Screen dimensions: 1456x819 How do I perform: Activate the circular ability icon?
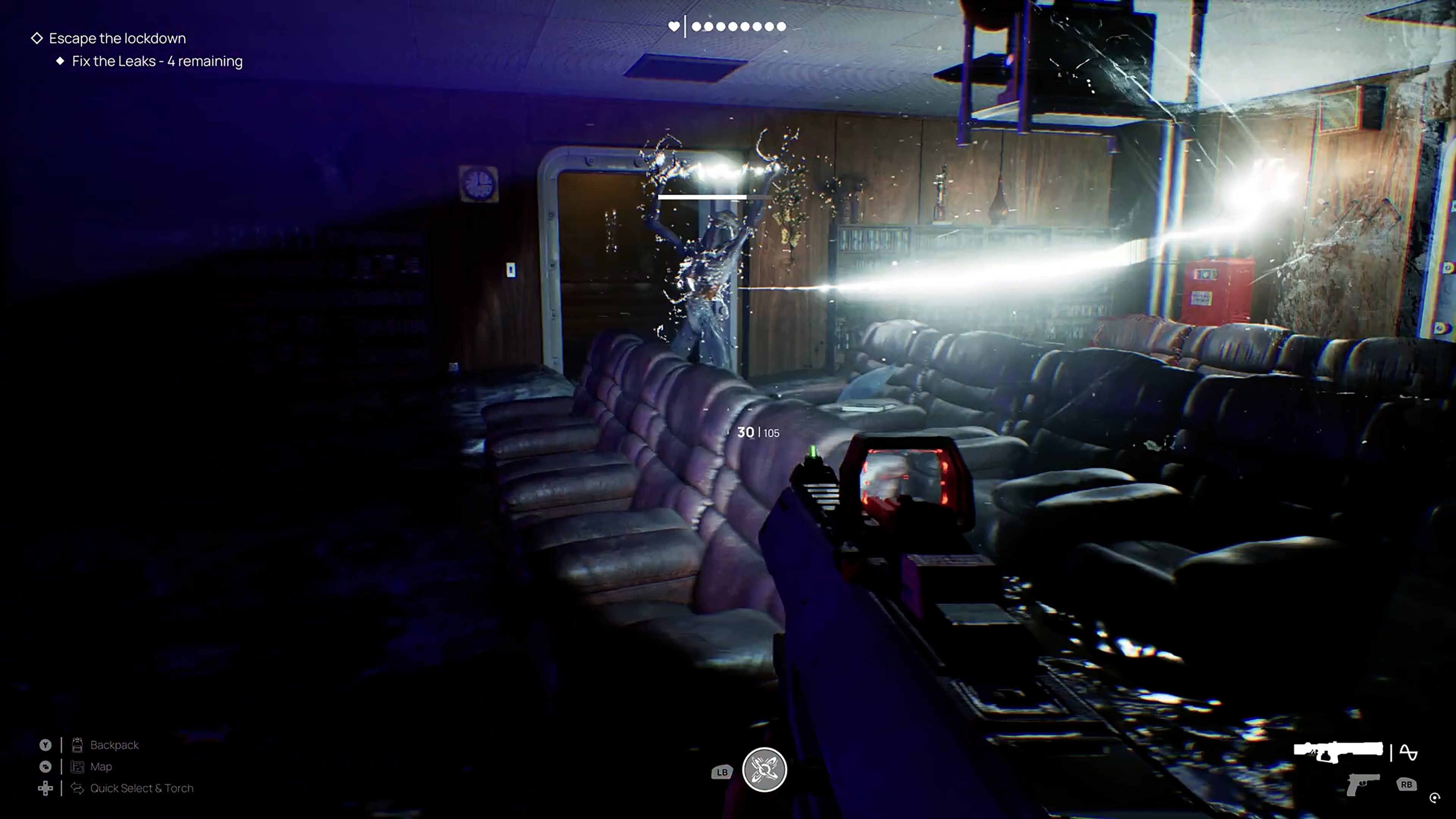tap(764, 769)
